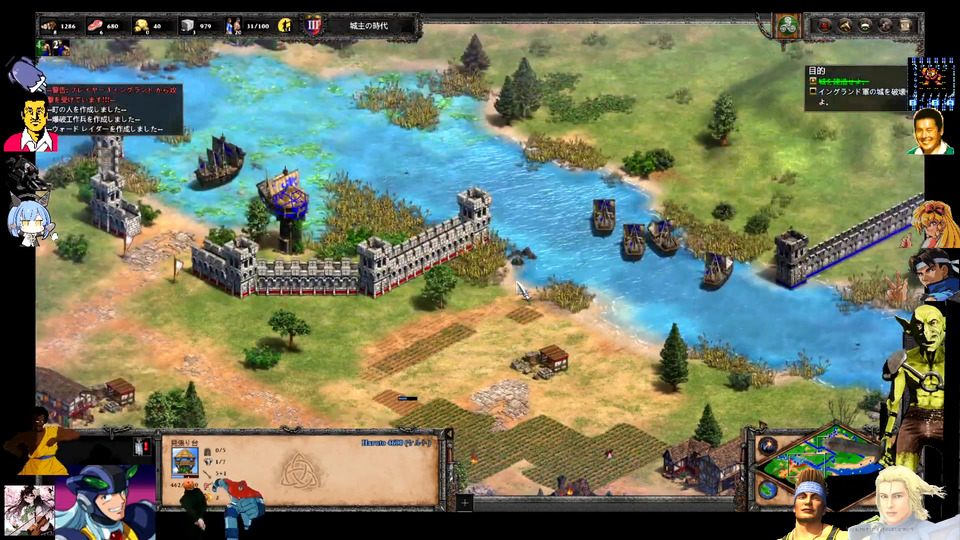Click the gold resource icon
Viewport: 960px width, 540px height.
pyautogui.click(x=141, y=25)
